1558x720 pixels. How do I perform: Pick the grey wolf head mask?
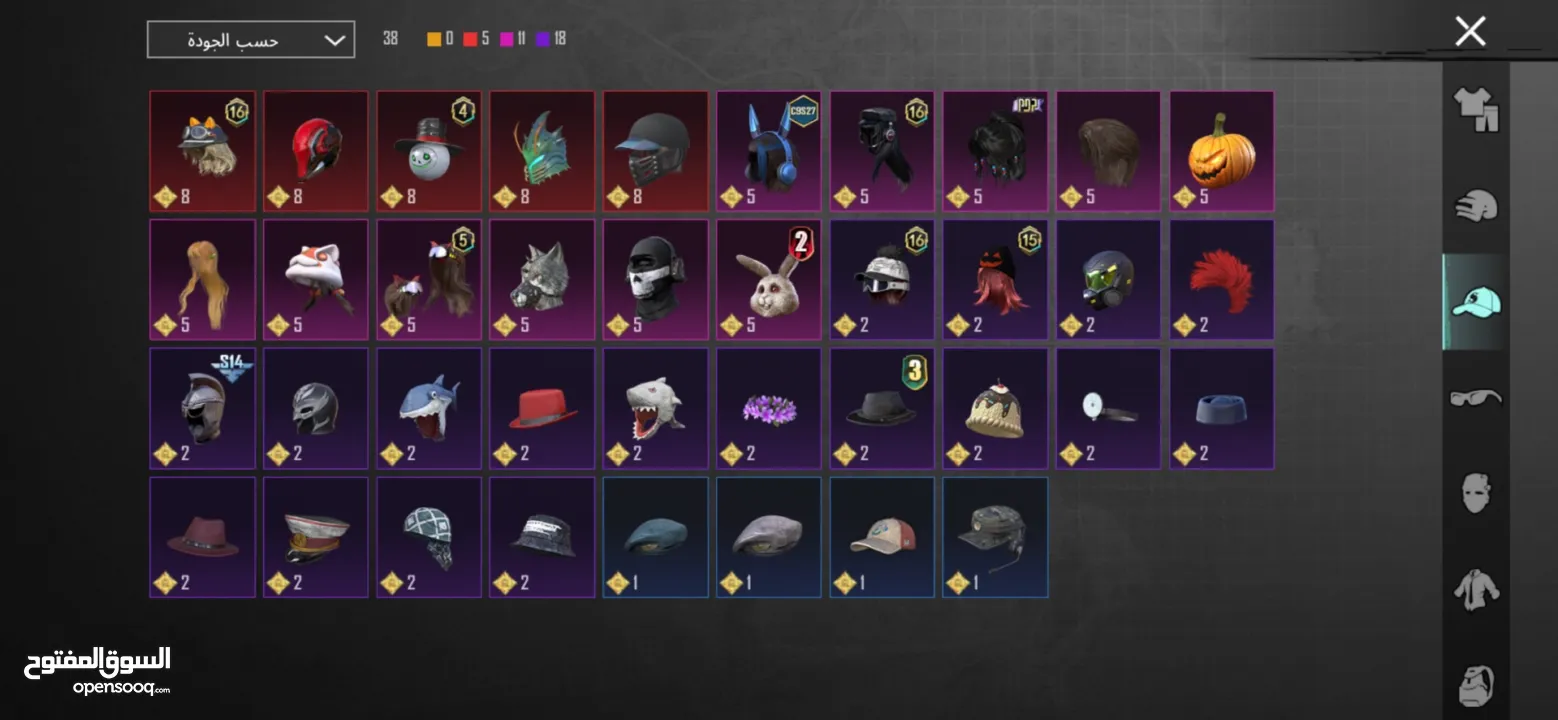tap(542, 281)
